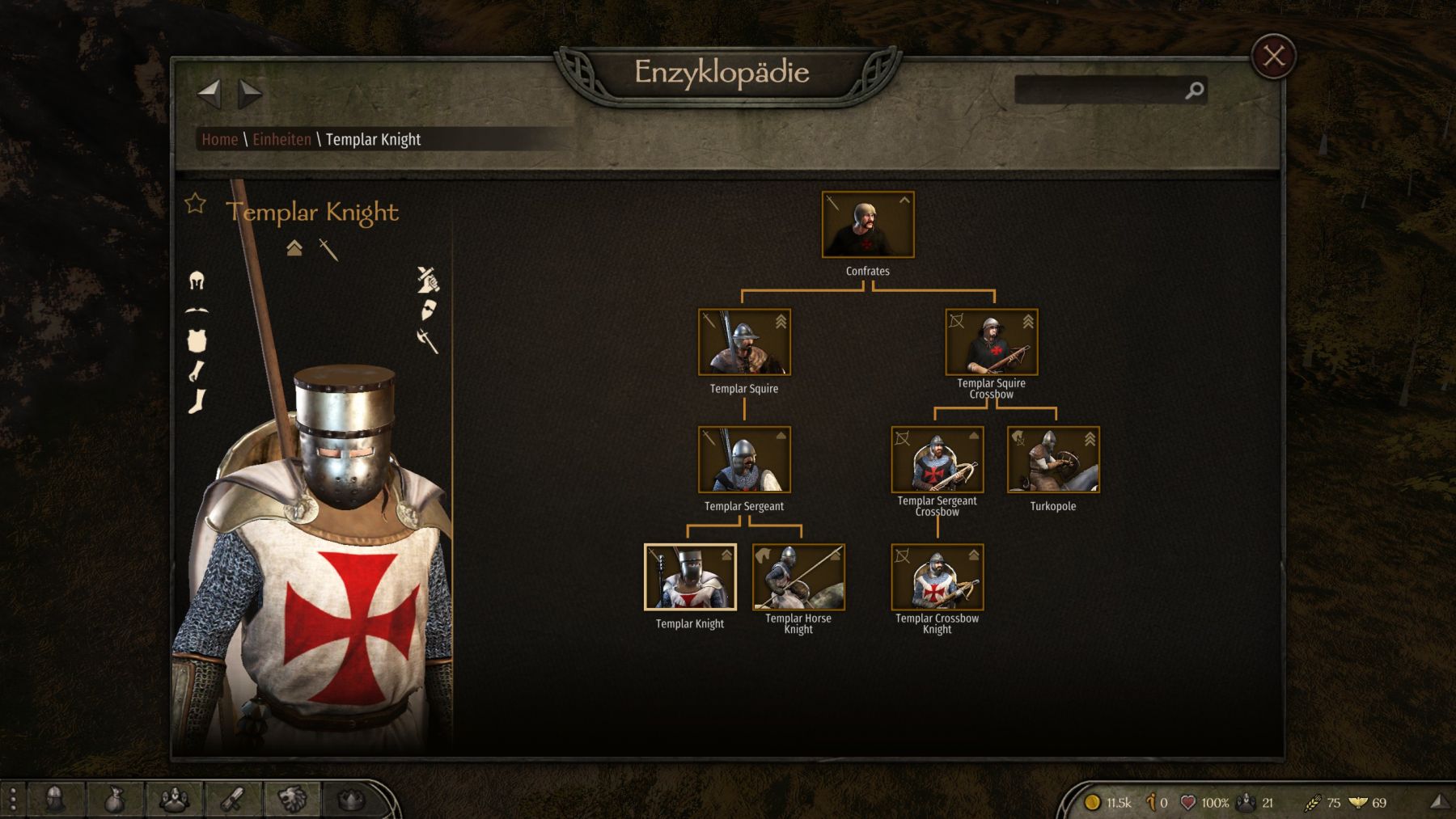
Task: Open the Einheiten breadcrumb link
Action: 281,140
